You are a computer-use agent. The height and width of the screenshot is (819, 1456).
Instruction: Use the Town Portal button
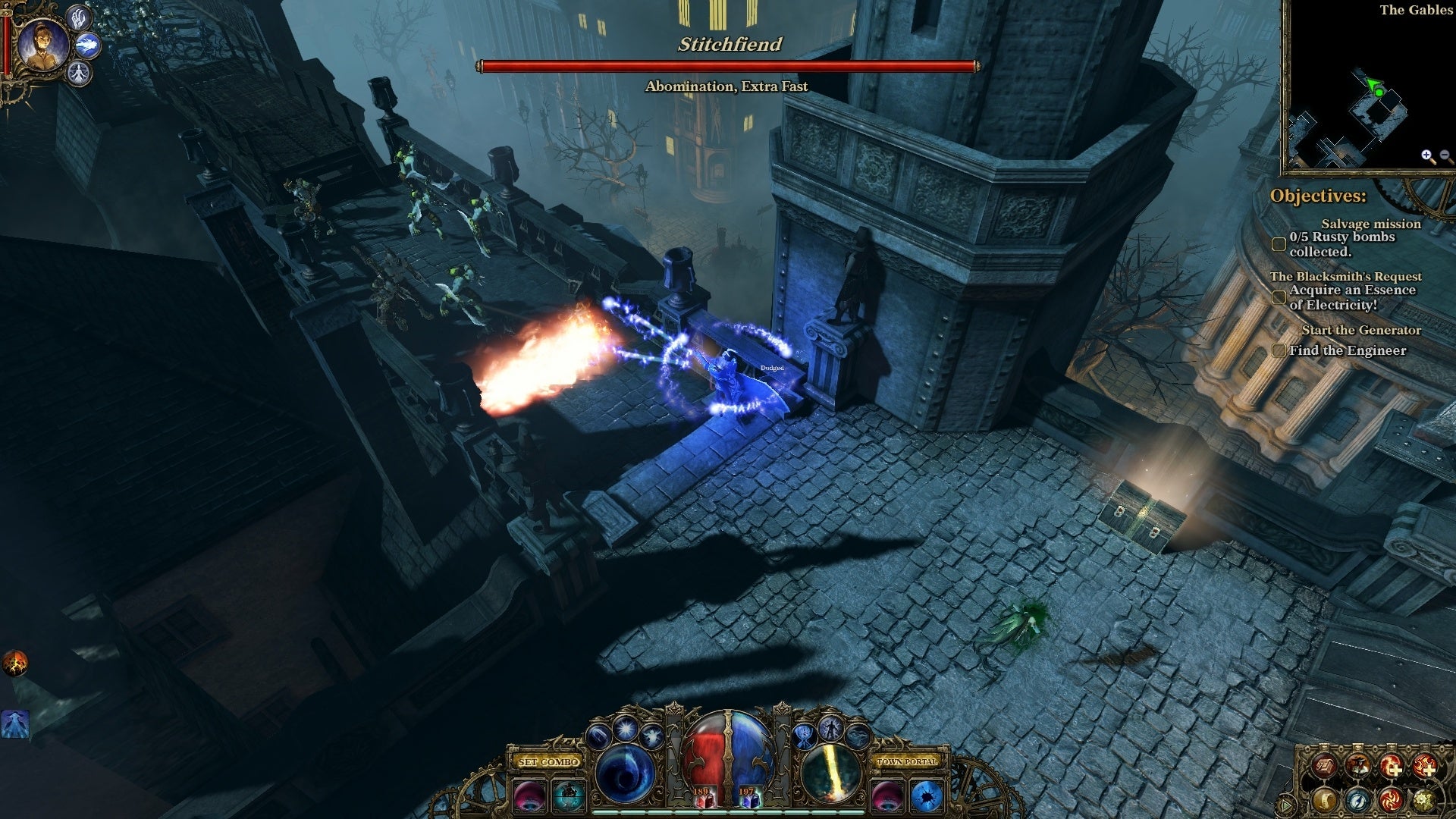(x=907, y=761)
